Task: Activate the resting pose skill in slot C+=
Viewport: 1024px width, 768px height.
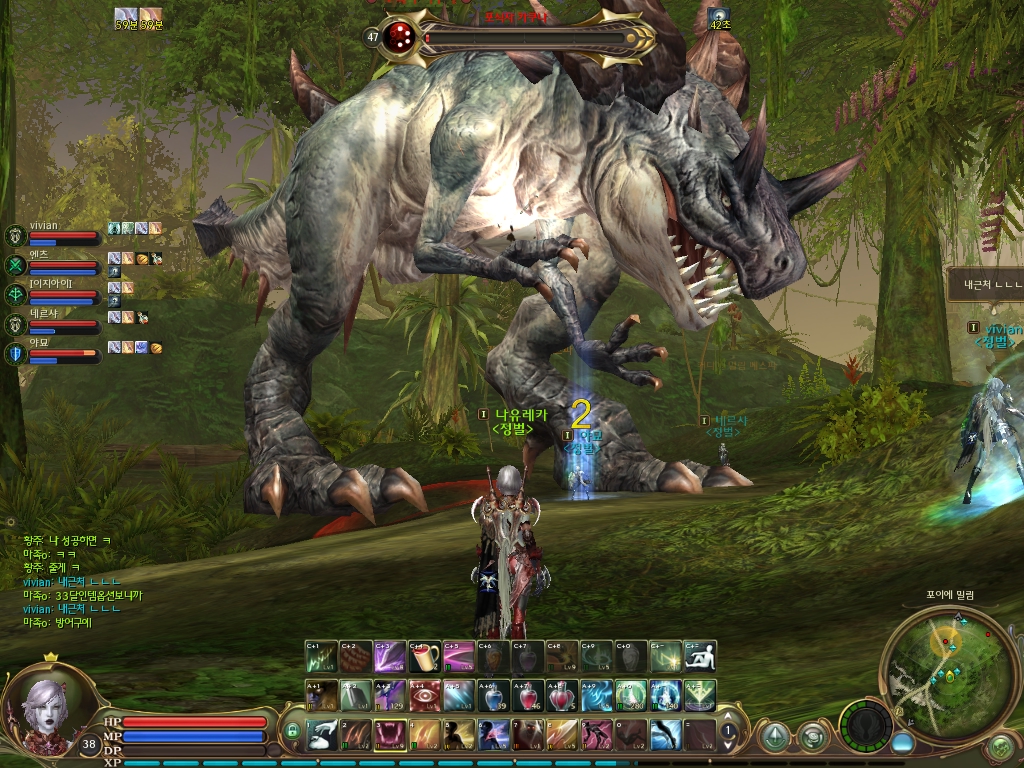Action: pos(700,657)
